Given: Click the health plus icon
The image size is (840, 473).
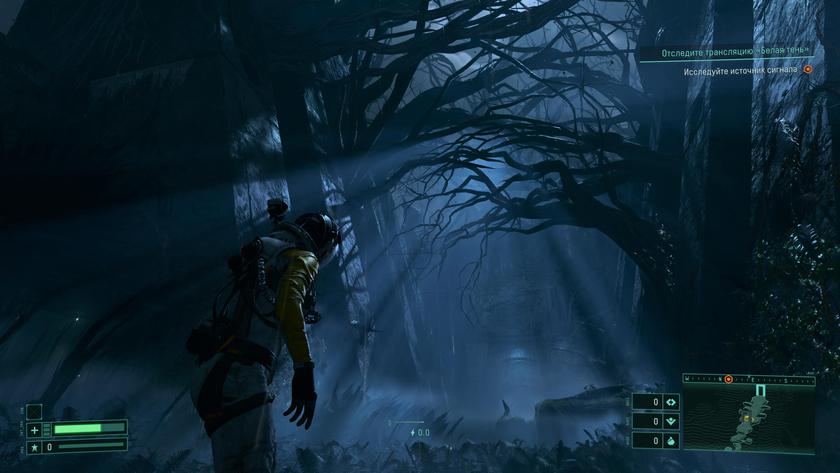Looking at the screenshot, I should 34,430.
